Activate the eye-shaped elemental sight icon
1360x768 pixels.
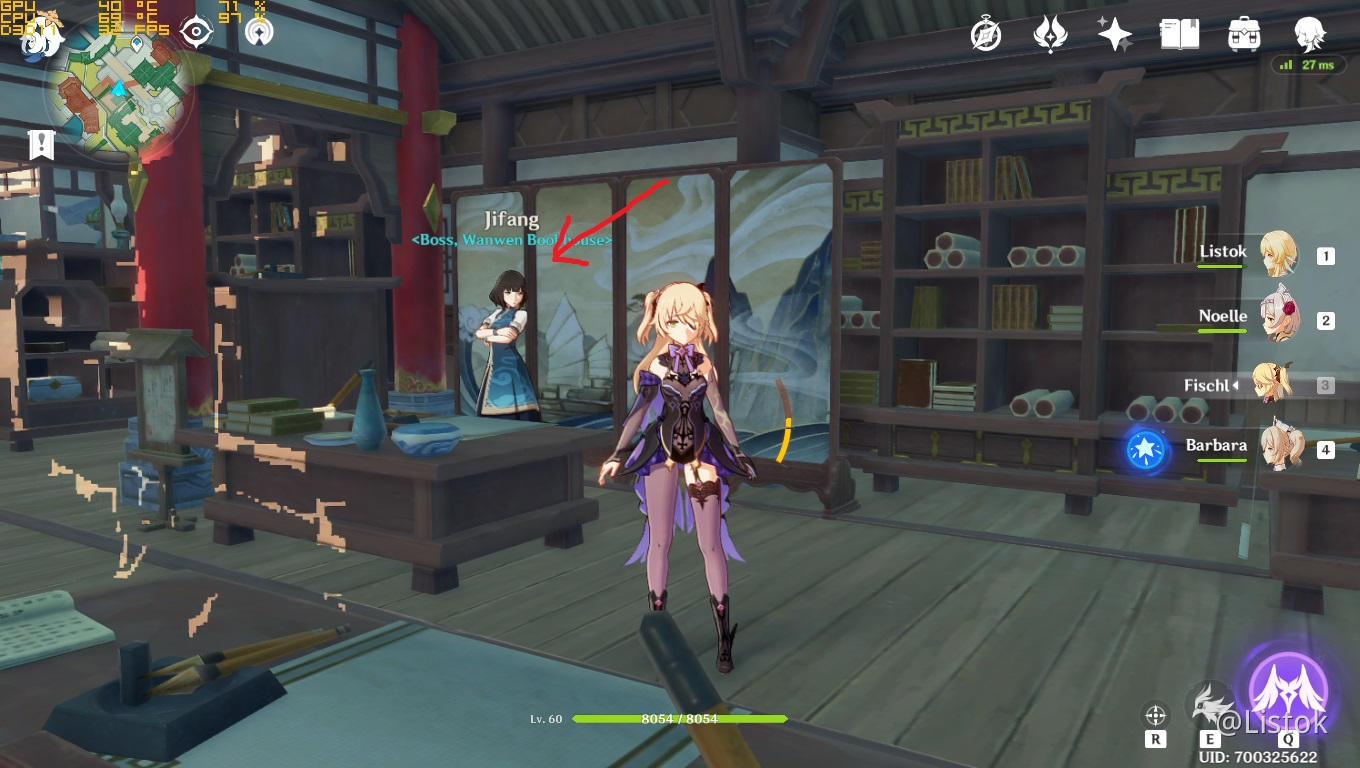[196, 32]
